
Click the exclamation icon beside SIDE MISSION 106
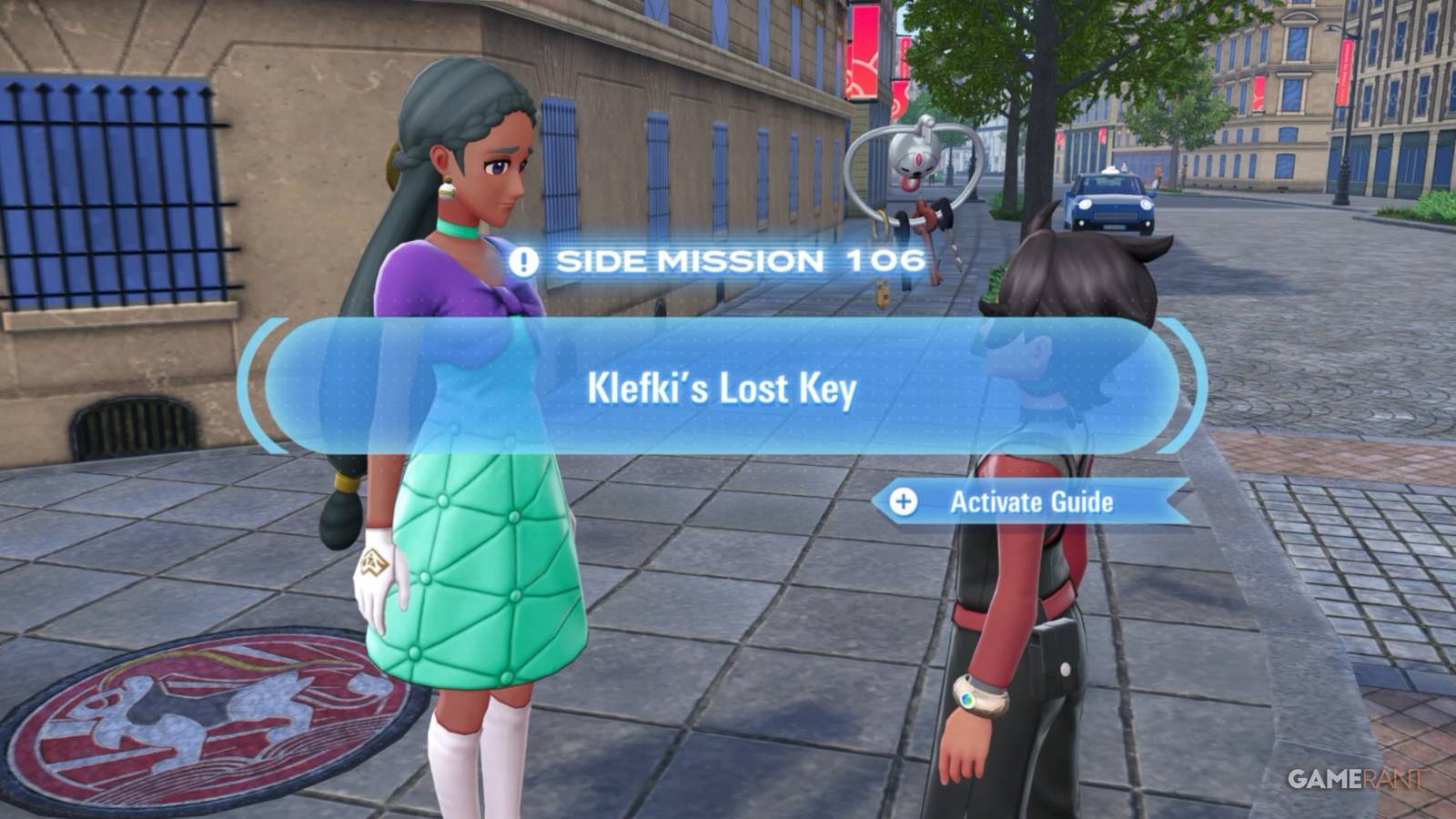tap(521, 263)
